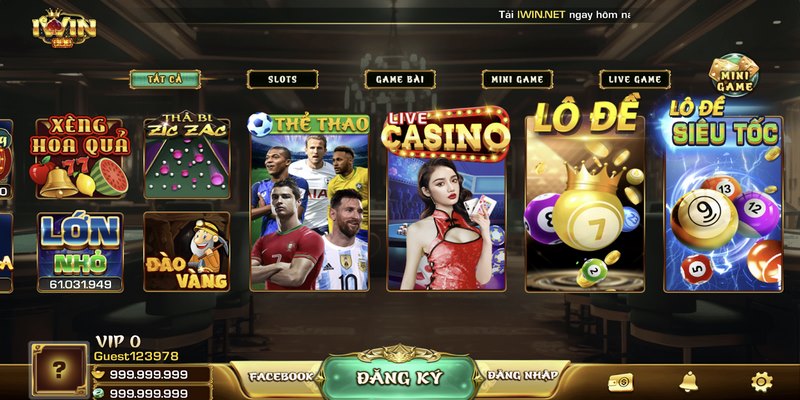The height and width of the screenshot is (400, 800).
Task: Switch to the Tất Cả tab
Action: click(165, 79)
